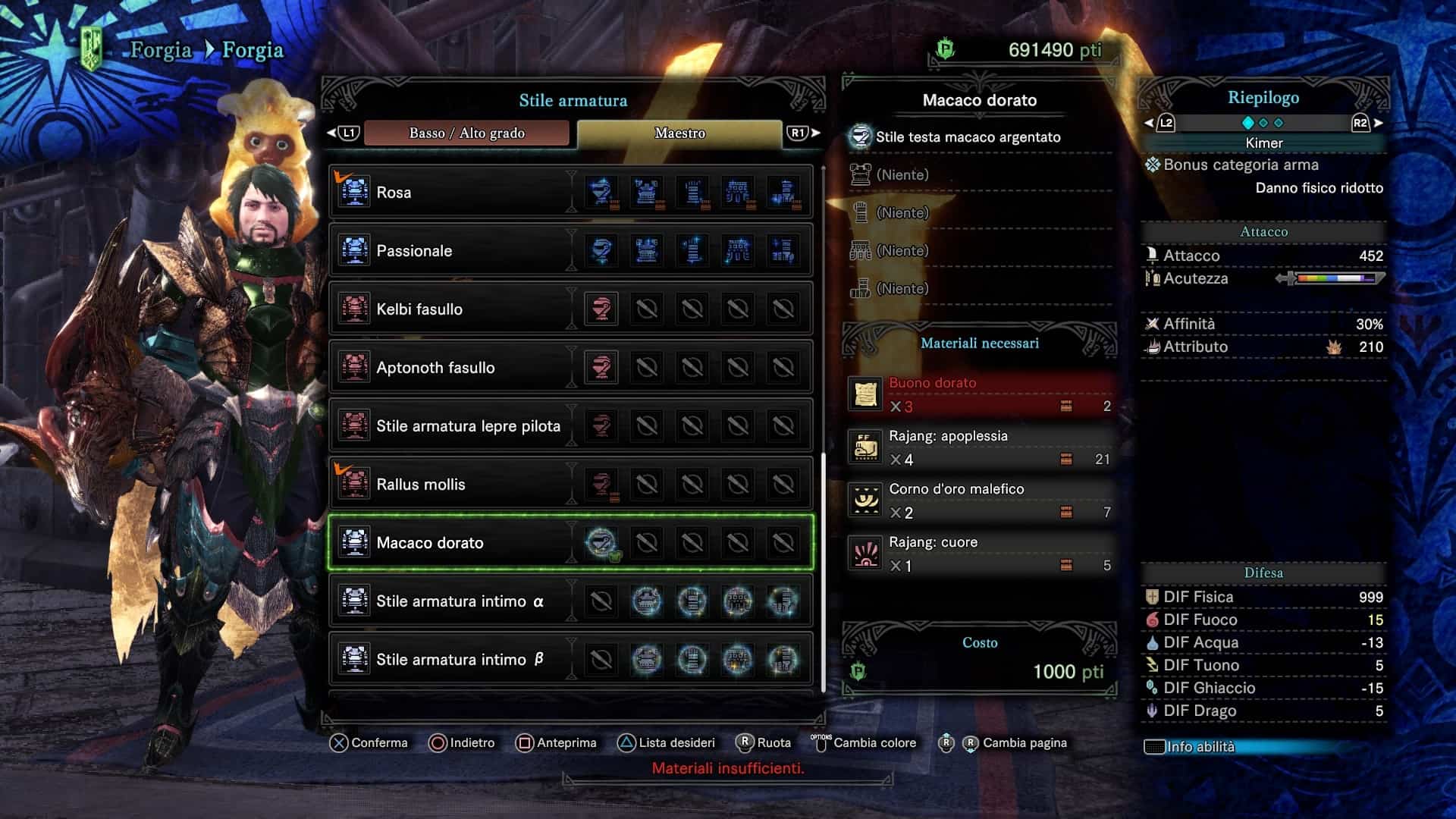Choose the Rallus mollis style

coord(455,485)
